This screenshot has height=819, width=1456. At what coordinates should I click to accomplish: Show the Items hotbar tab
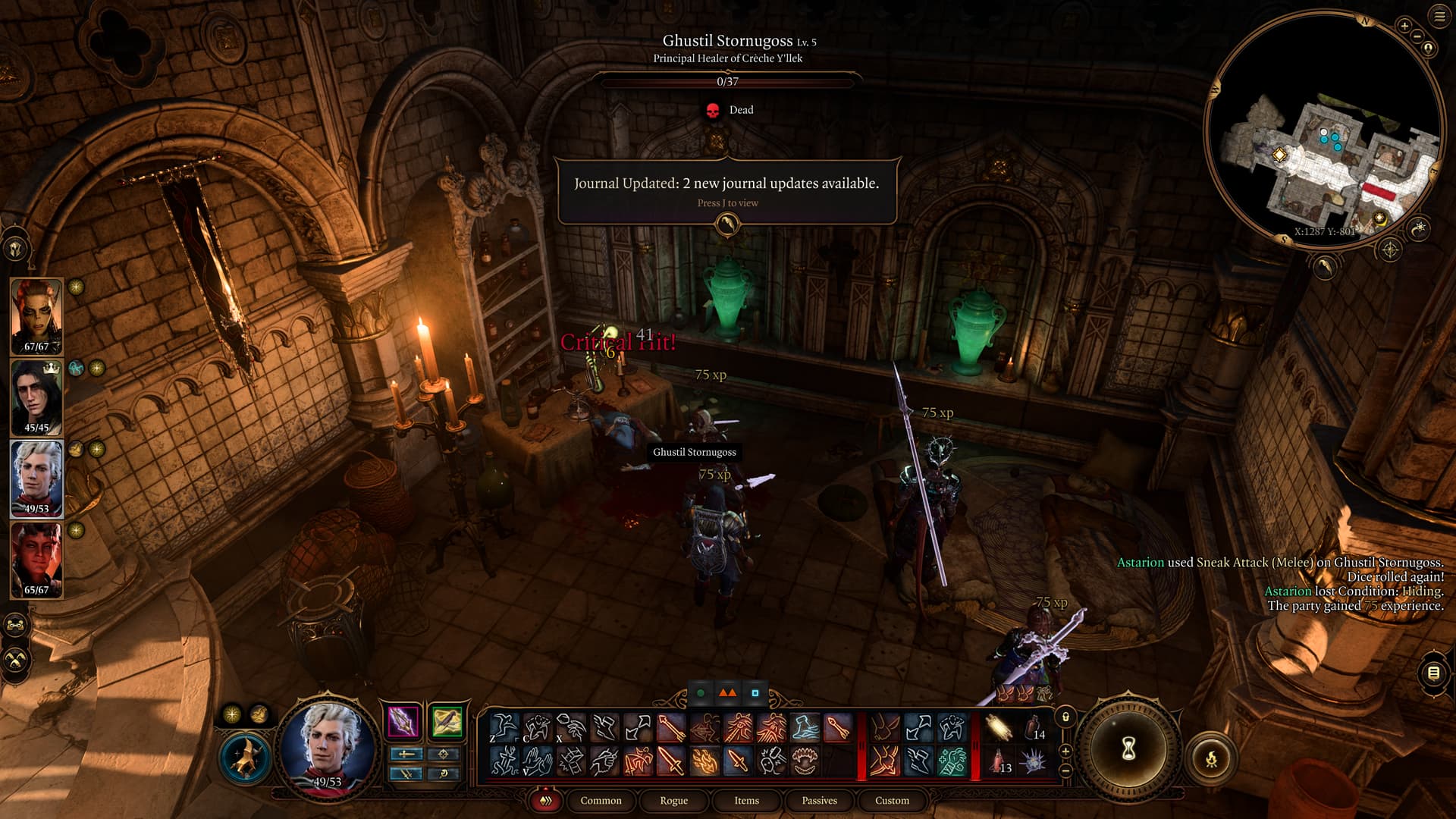(x=746, y=800)
